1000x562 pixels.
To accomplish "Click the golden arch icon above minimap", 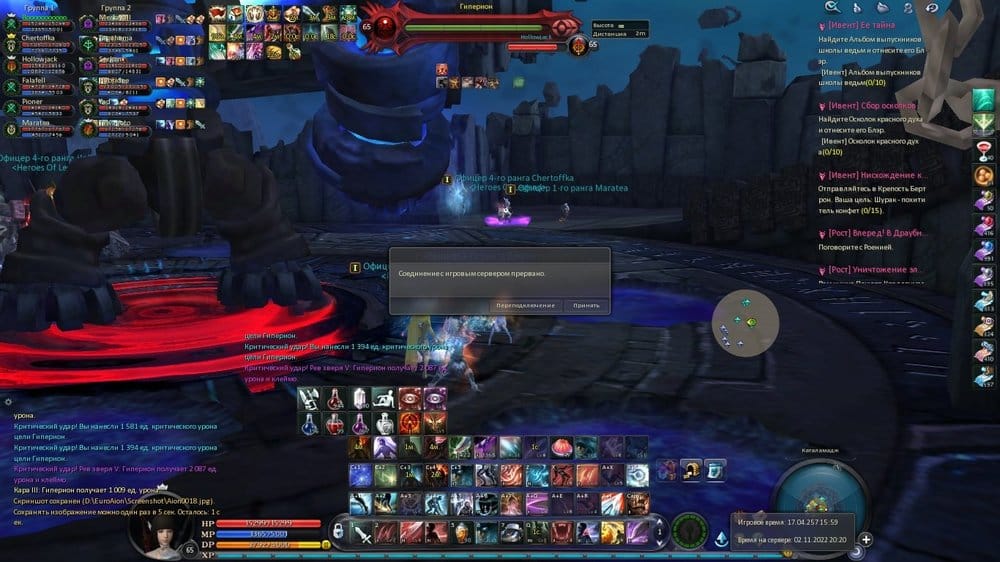I will point(691,468).
